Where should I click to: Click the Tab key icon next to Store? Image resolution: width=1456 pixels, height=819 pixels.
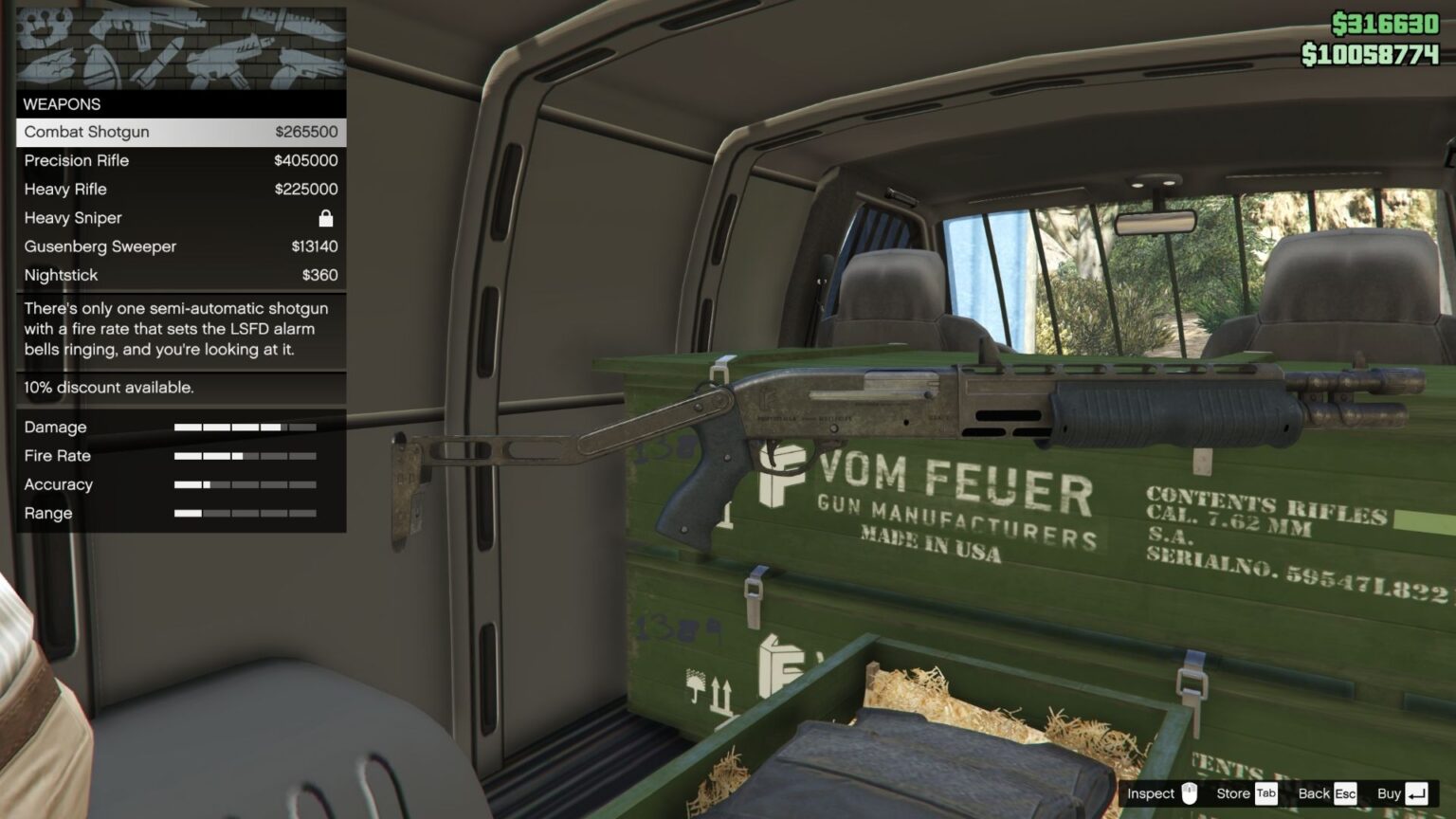(x=1265, y=793)
